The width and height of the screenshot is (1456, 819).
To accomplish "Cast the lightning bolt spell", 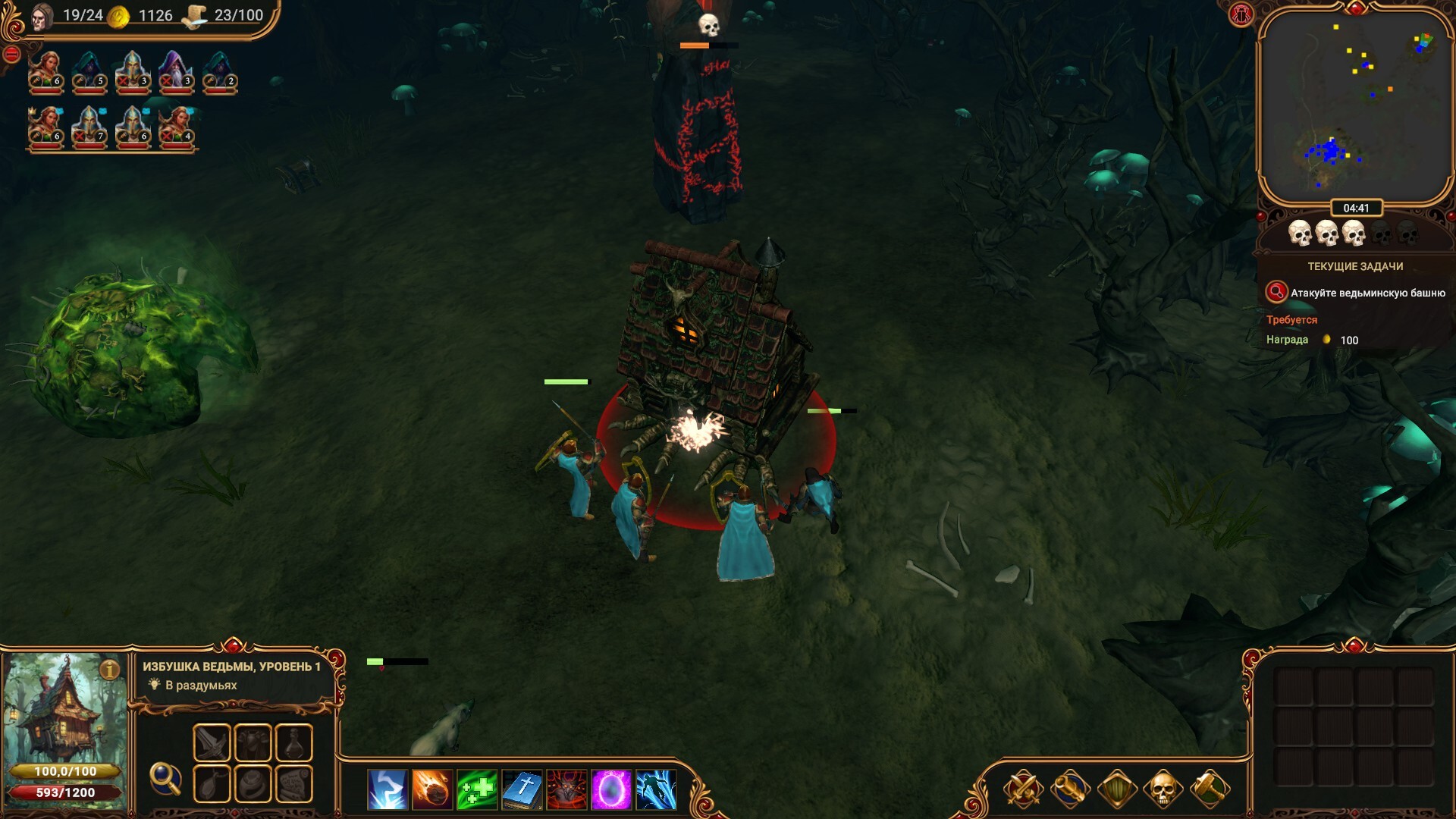I will [x=388, y=789].
